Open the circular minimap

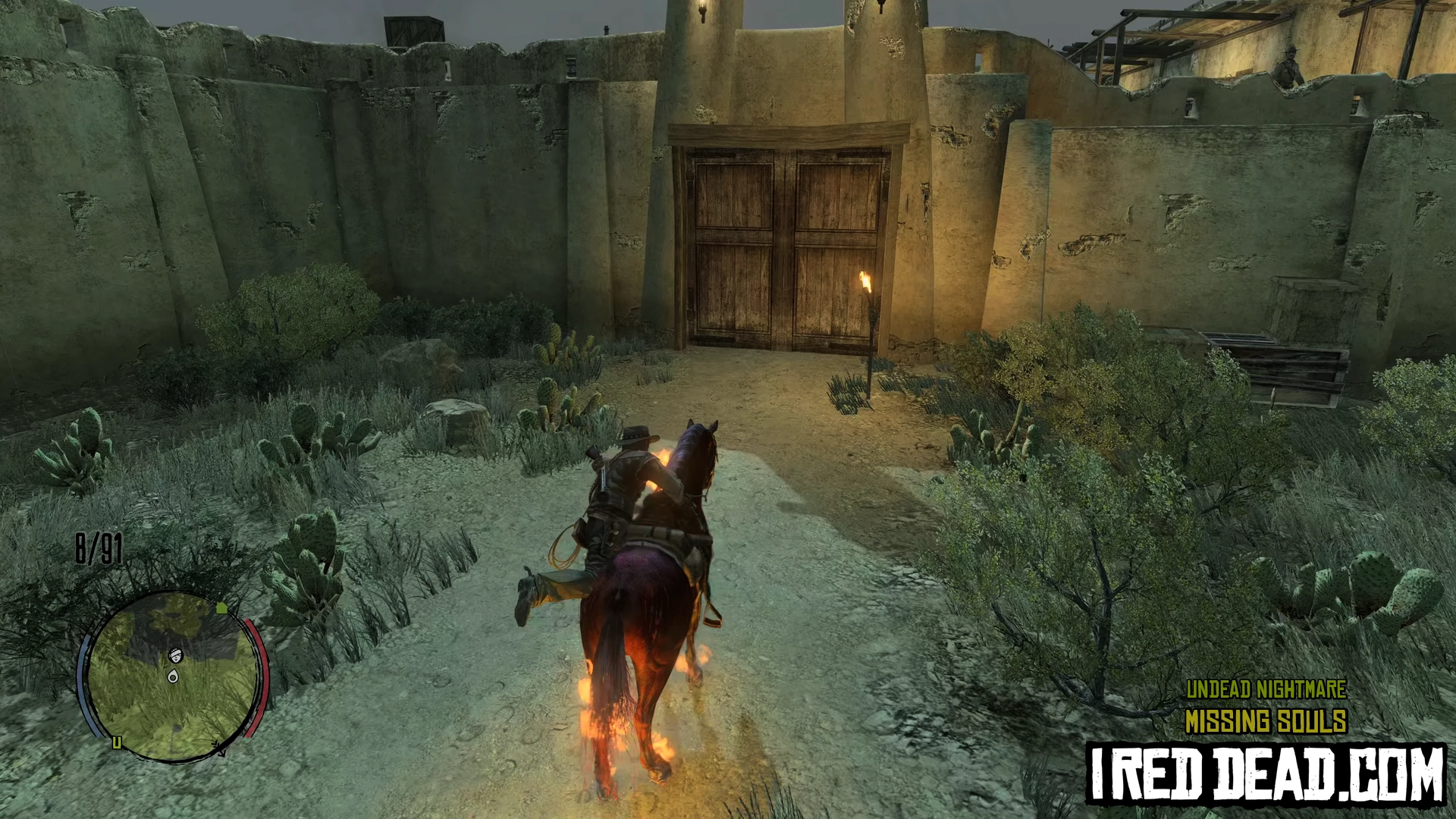tap(173, 676)
